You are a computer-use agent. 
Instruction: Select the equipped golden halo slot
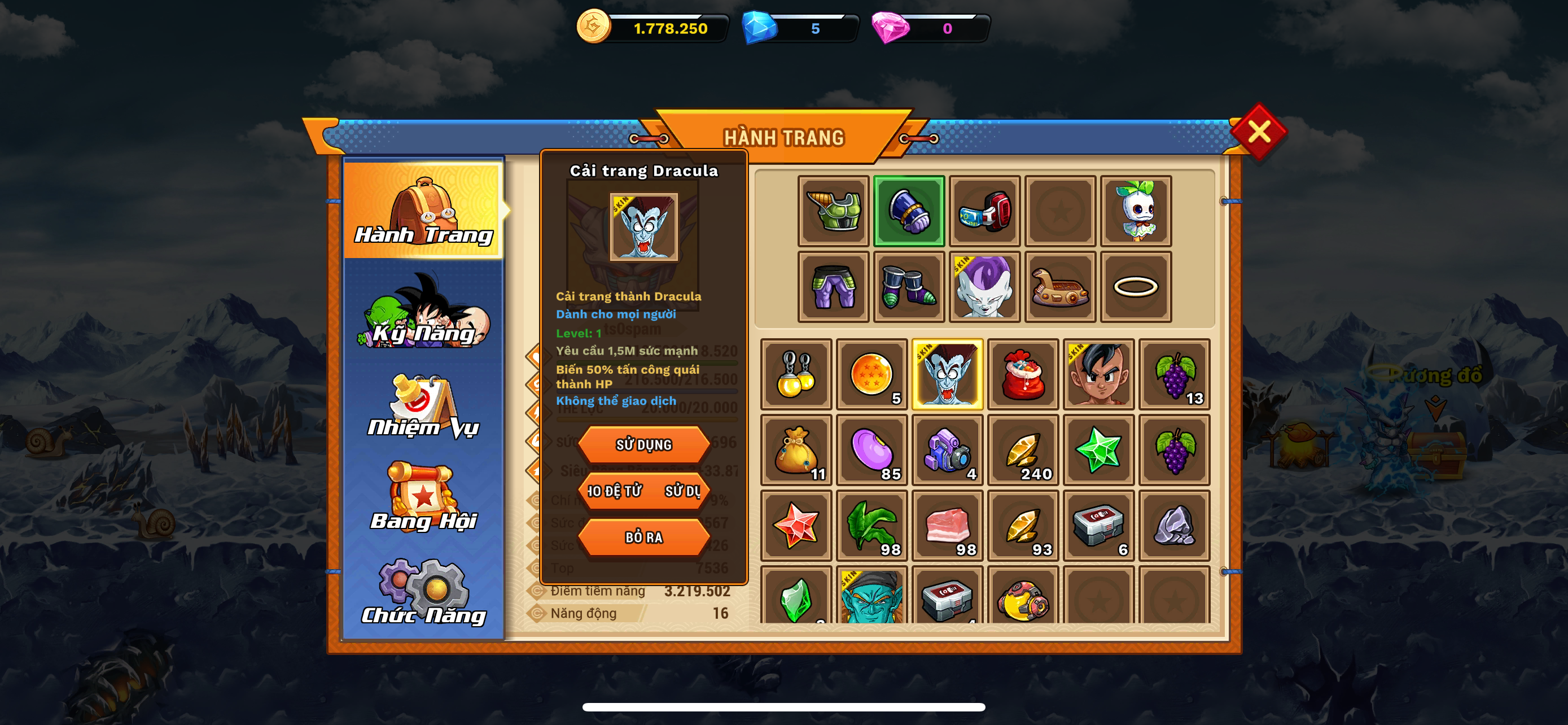point(1135,287)
